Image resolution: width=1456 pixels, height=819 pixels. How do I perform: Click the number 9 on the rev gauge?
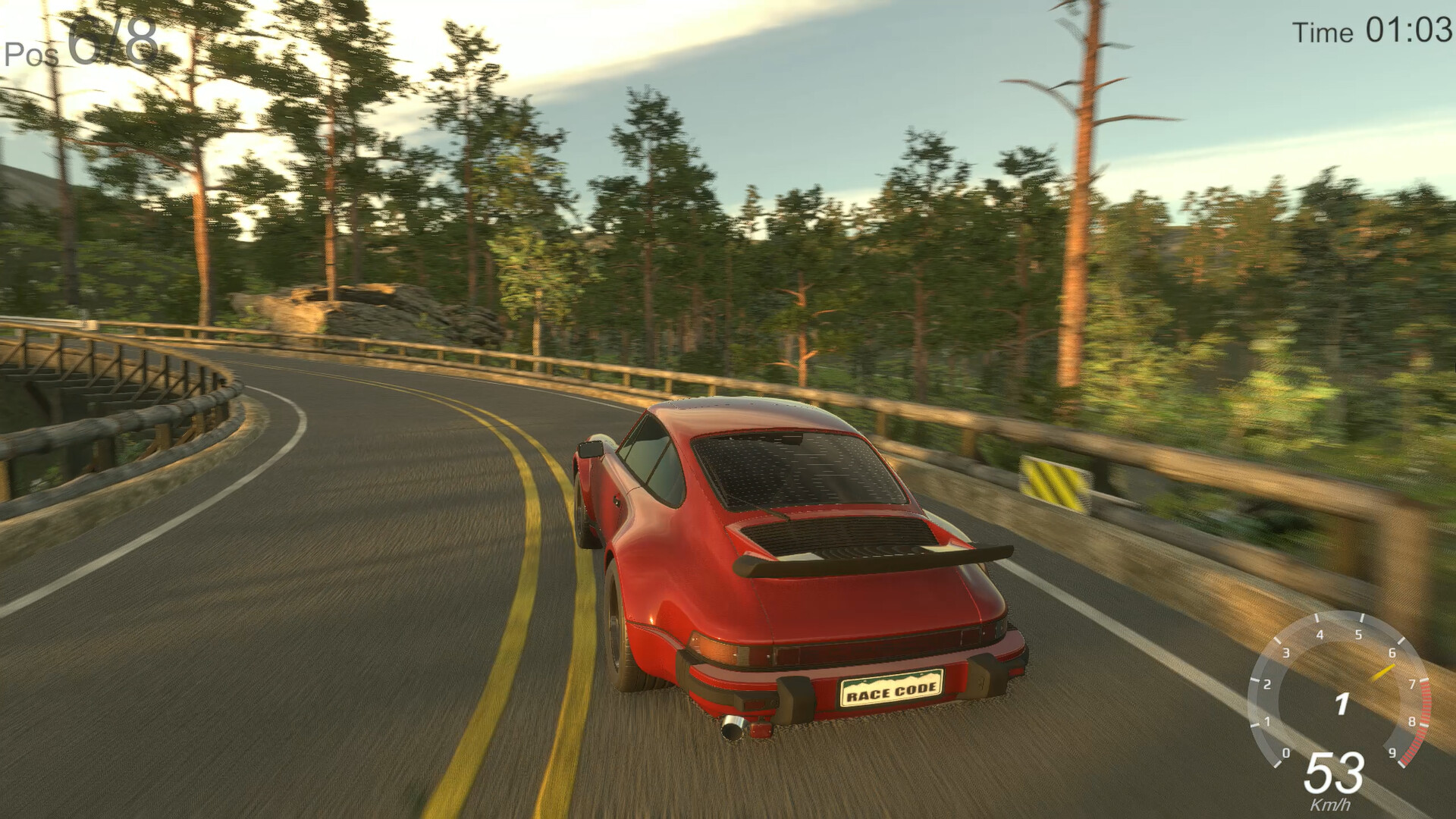click(x=1393, y=753)
